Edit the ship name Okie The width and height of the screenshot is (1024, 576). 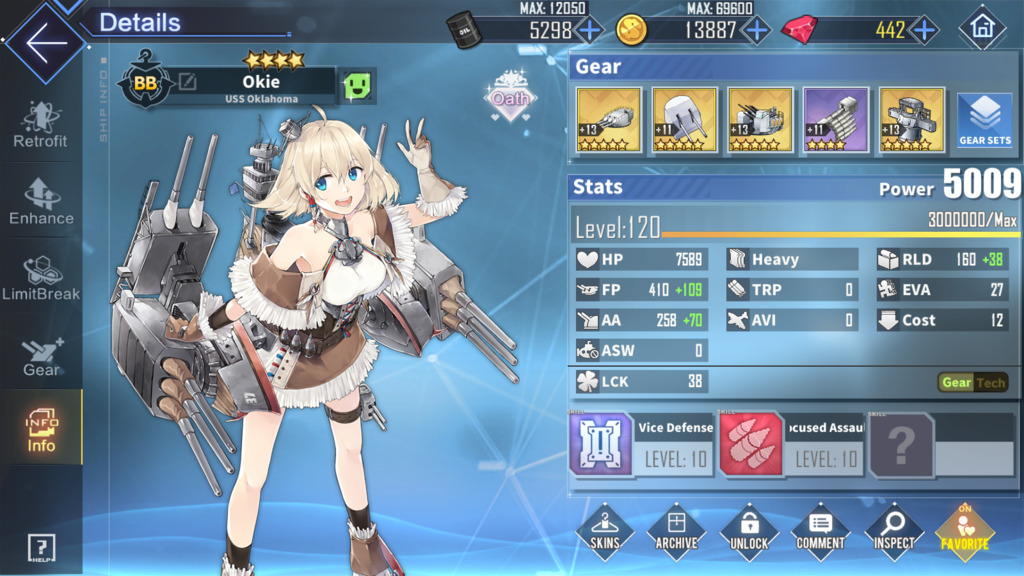click(x=187, y=84)
